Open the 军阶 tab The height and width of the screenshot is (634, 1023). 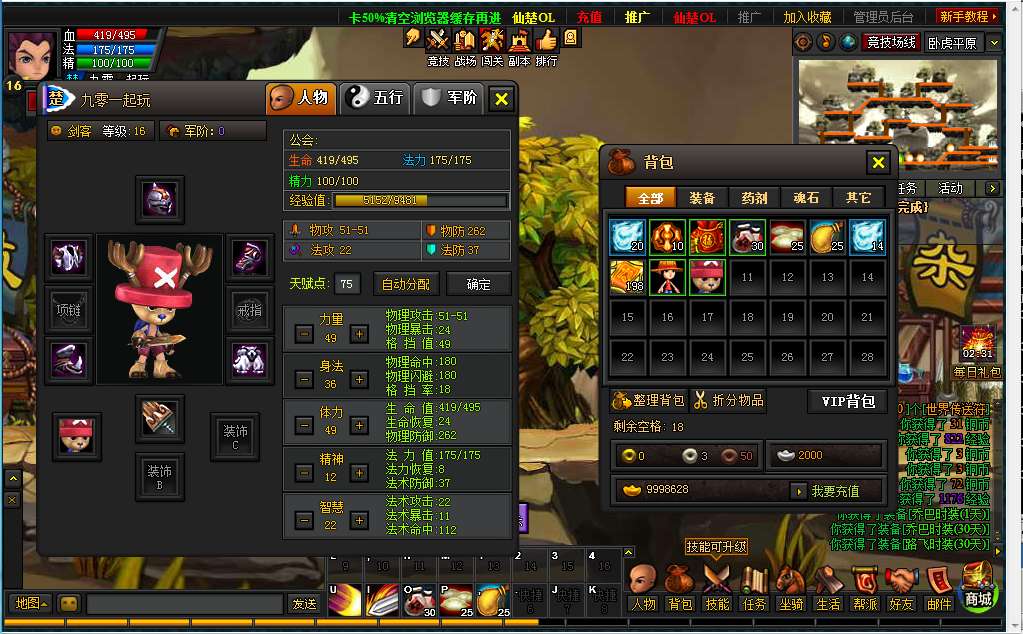(449, 98)
